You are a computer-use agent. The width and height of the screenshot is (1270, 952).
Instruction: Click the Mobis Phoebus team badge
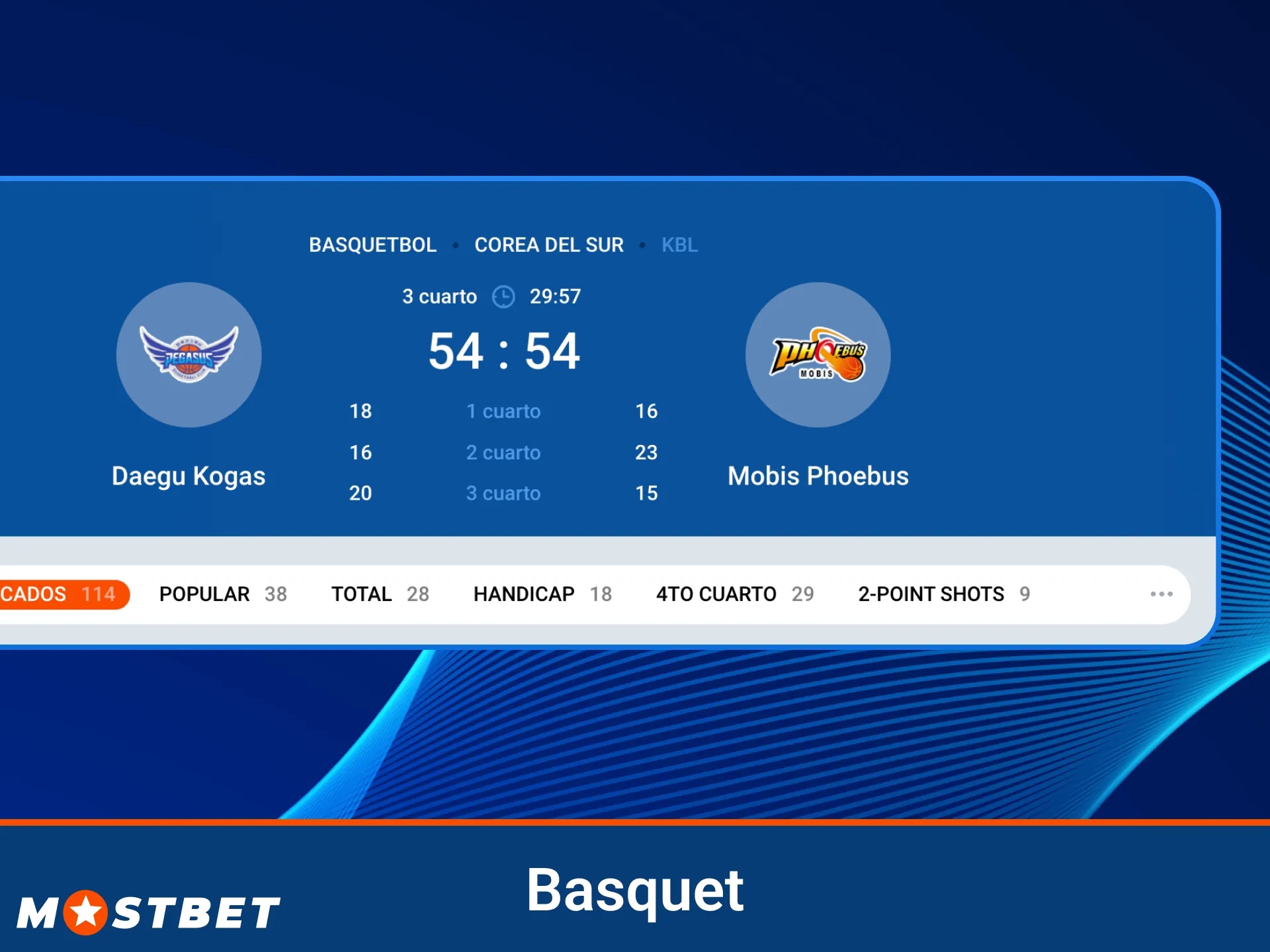pos(818,355)
